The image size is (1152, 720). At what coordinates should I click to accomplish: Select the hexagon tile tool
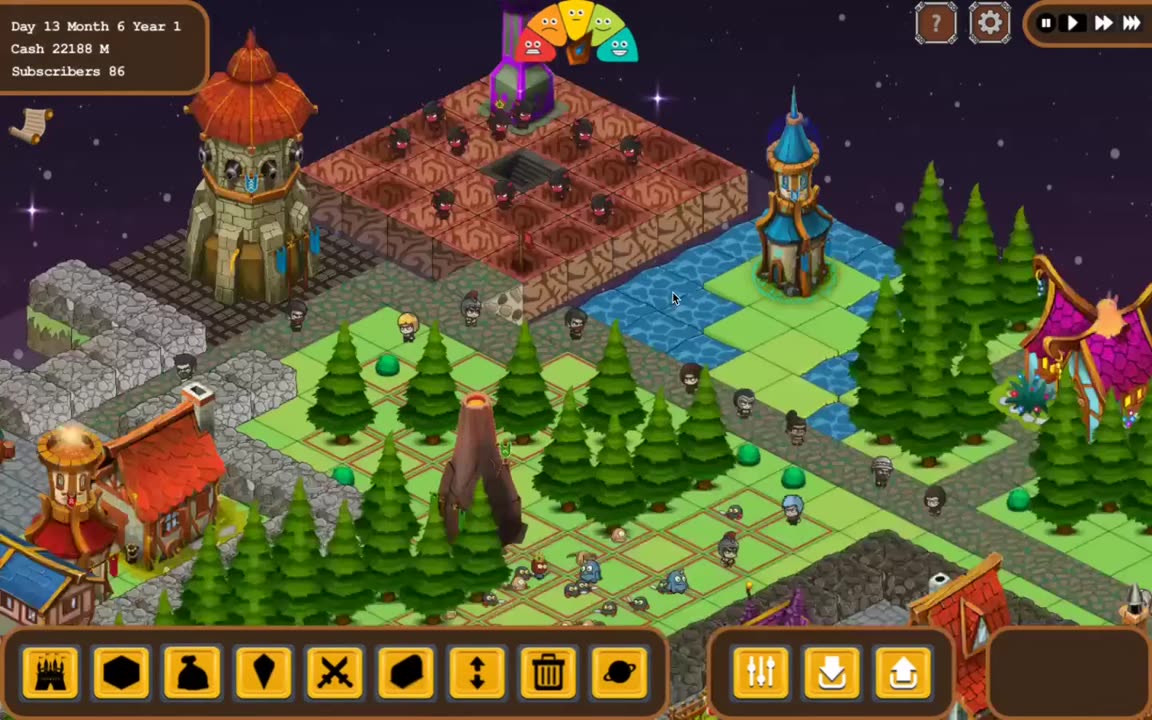coord(121,671)
